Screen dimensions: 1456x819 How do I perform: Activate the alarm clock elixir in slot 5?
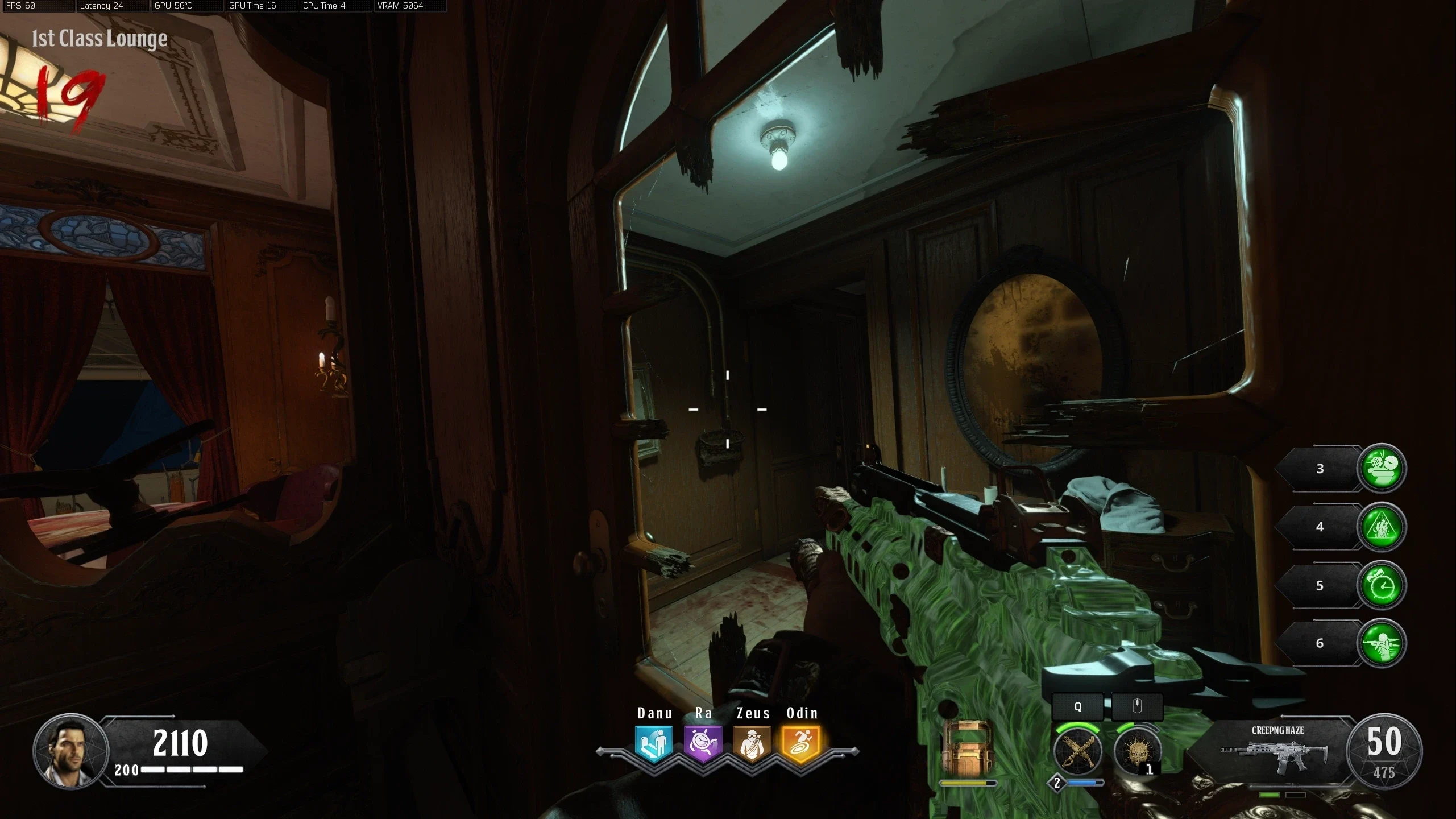click(x=1382, y=585)
